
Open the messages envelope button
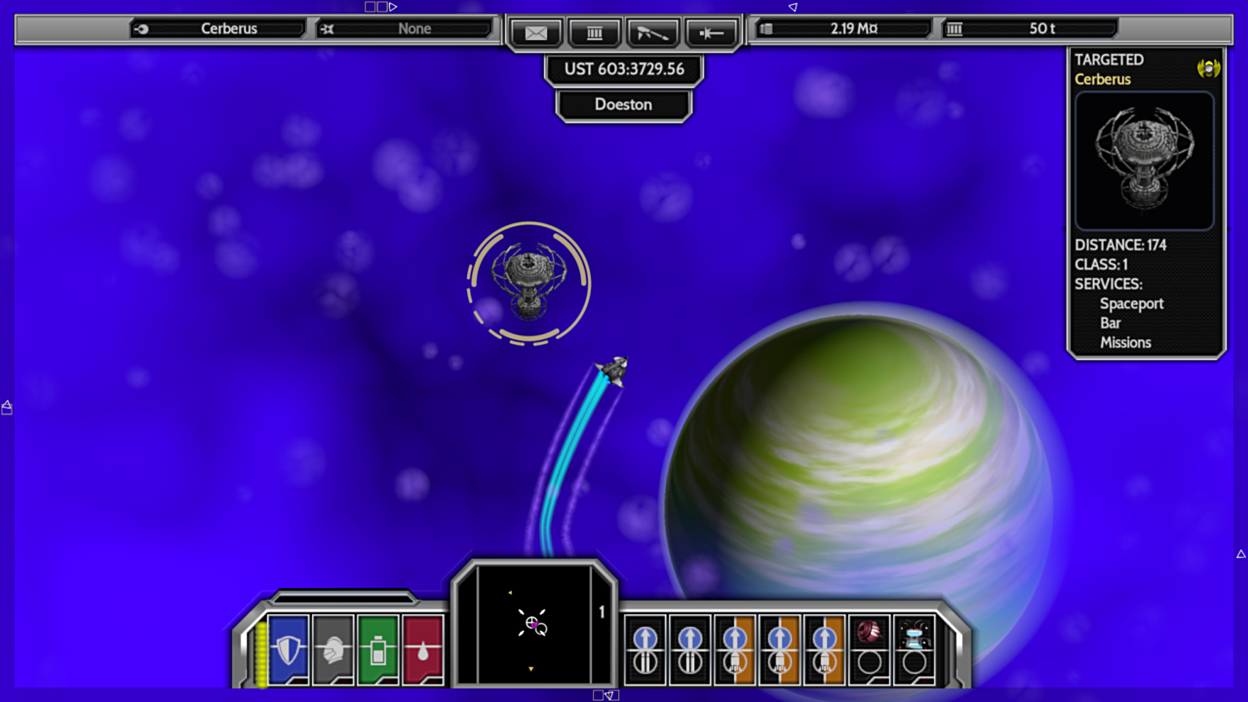pyautogui.click(x=536, y=33)
